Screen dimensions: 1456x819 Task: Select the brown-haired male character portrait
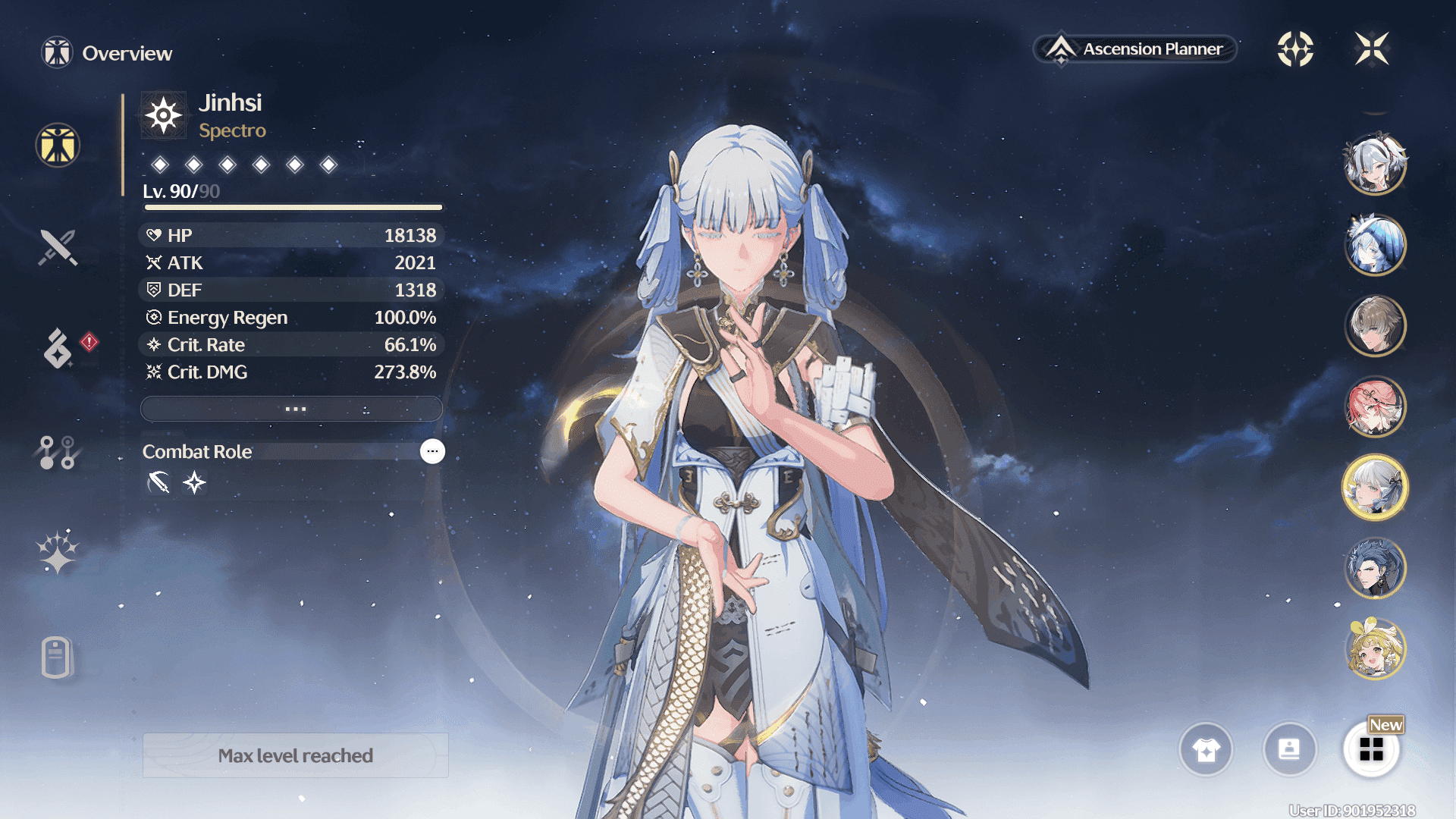1375,326
